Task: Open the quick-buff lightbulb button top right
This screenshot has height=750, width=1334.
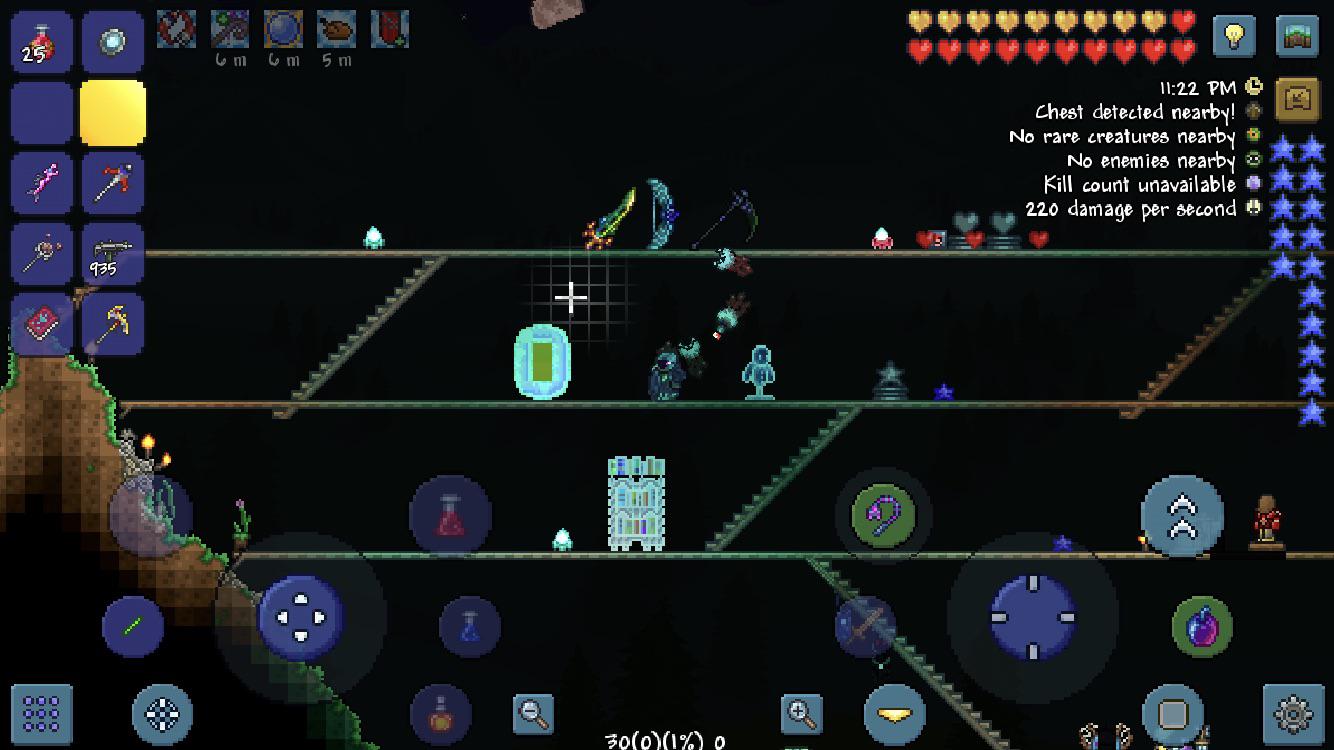Action: (x=1234, y=36)
